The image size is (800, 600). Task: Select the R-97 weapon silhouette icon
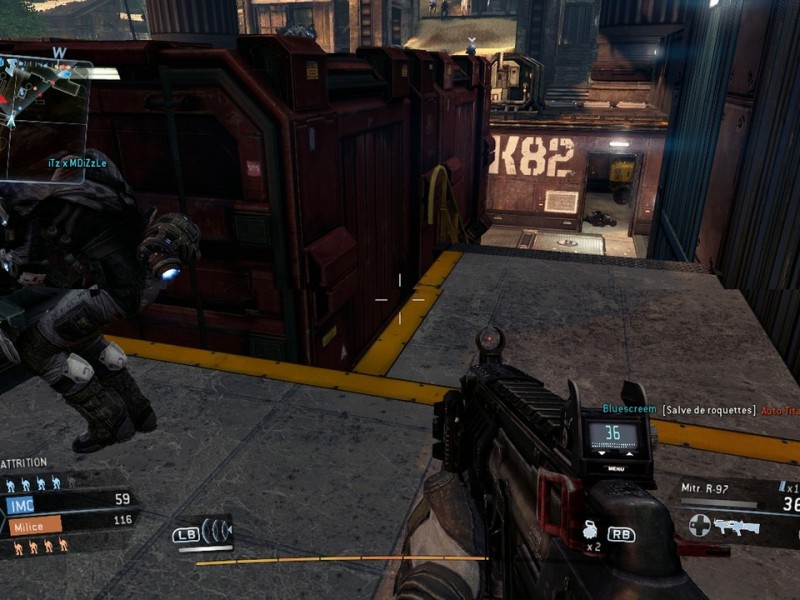tap(737, 526)
